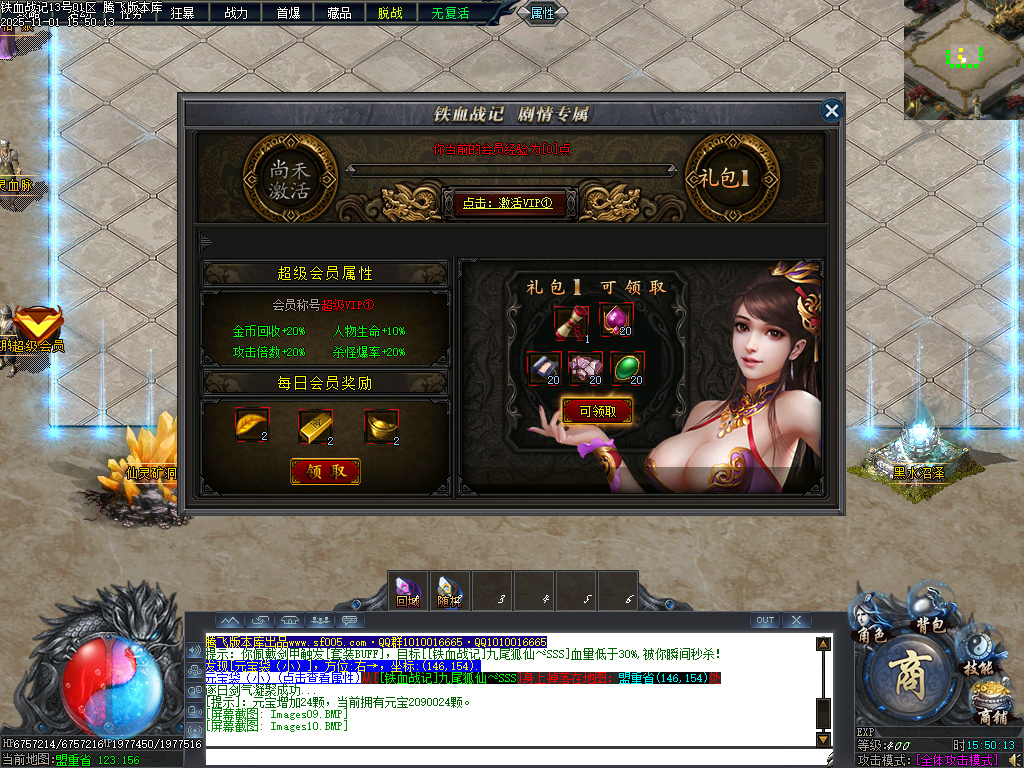Open the 战力 top menu entry
Screen dimensions: 1024x768
click(236, 13)
